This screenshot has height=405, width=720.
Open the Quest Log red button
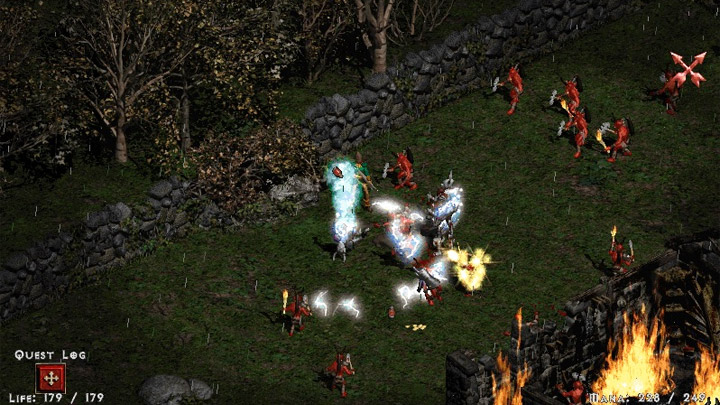50,378
